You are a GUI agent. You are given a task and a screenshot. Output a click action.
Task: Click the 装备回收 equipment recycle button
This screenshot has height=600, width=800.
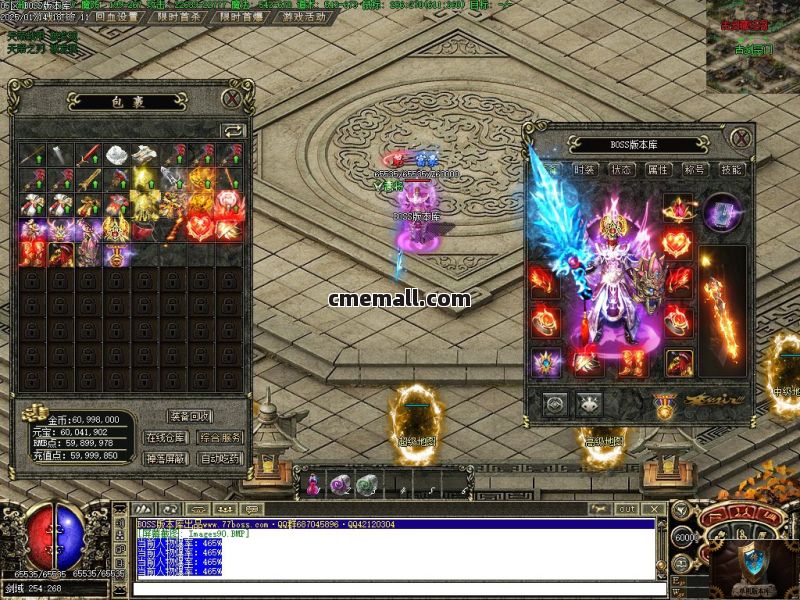pyautogui.click(x=190, y=416)
